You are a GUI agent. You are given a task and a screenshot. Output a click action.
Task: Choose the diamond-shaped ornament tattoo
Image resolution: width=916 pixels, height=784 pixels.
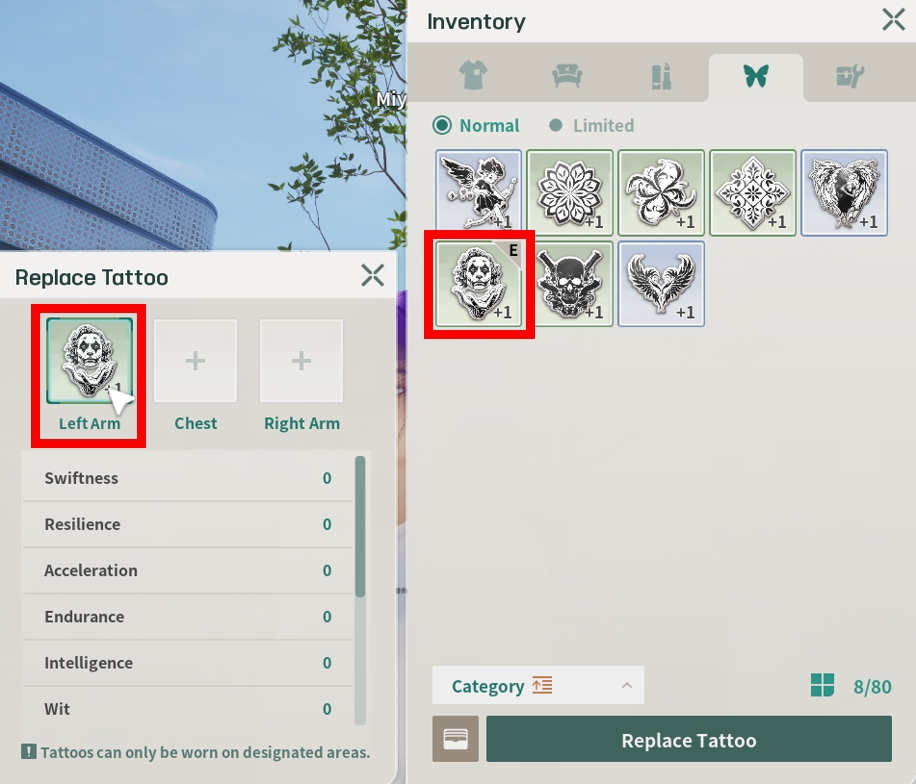point(753,193)
